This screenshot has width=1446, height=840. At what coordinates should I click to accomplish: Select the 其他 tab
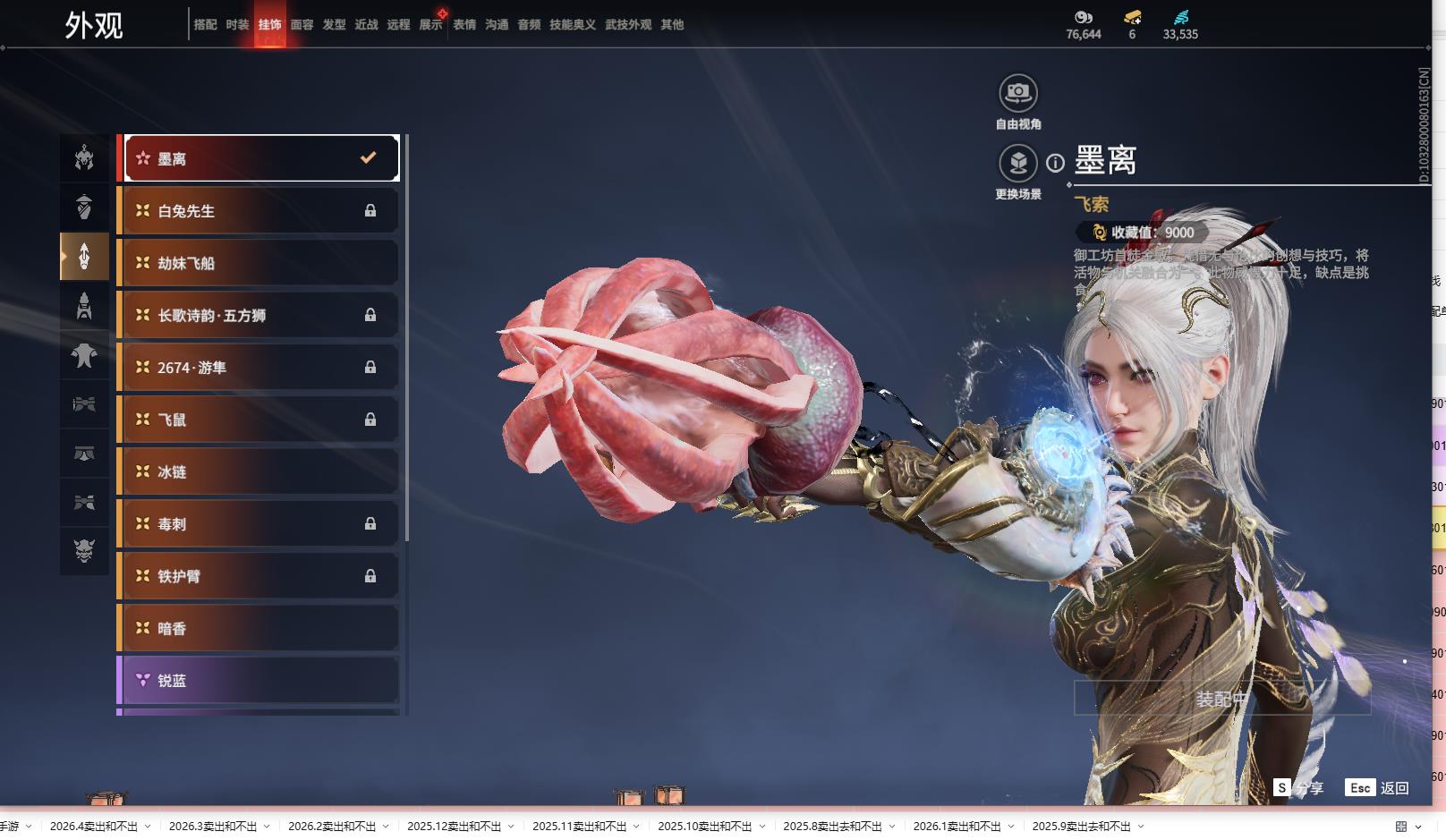(672, 25)
